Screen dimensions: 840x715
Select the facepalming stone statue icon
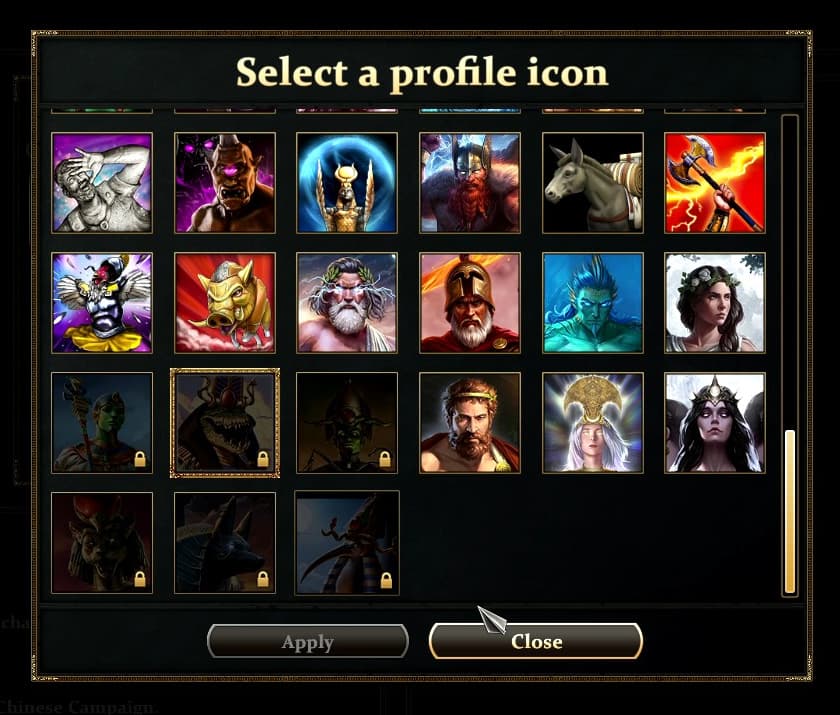pos(102,183)
